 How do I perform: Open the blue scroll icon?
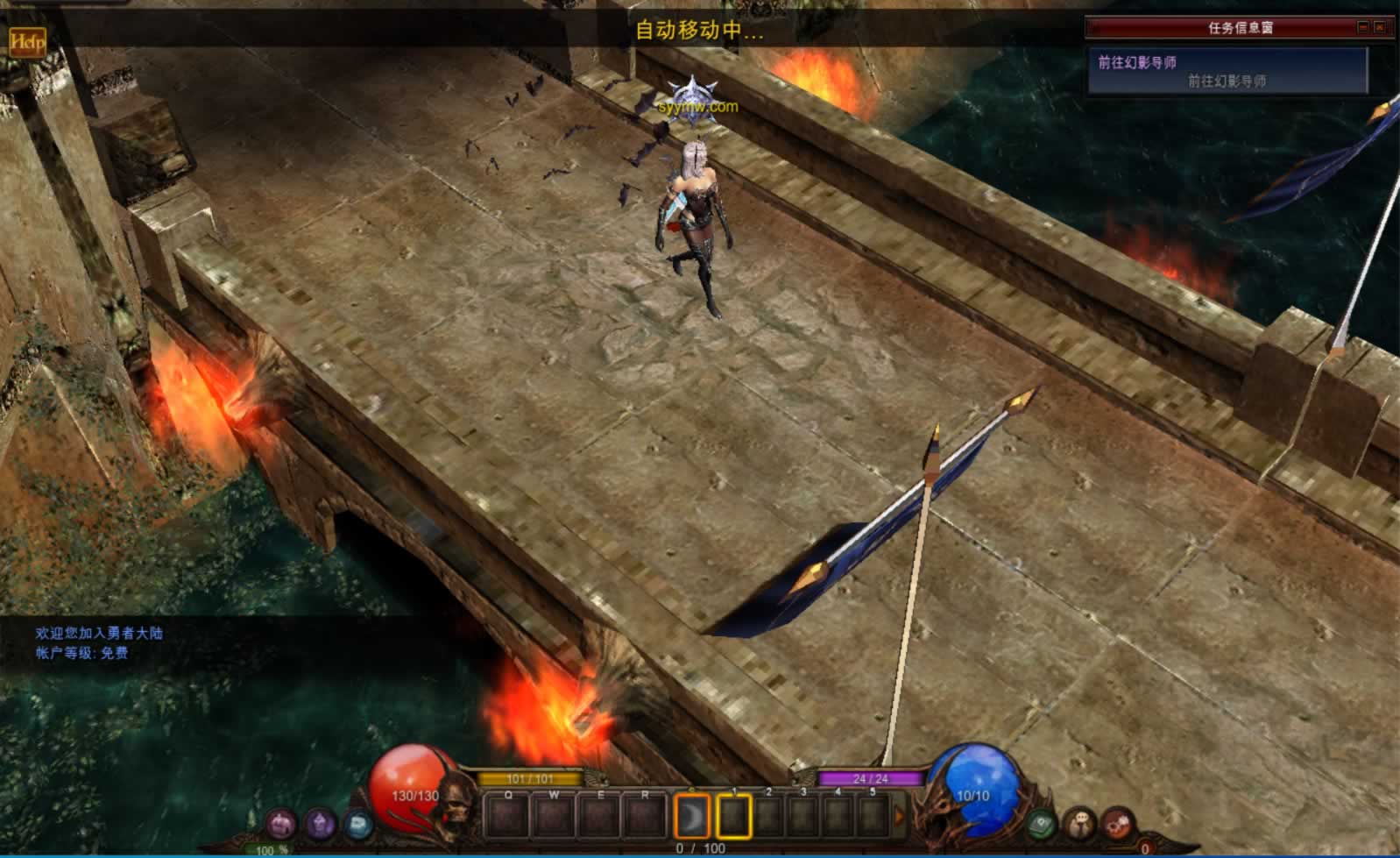[357, 824]
